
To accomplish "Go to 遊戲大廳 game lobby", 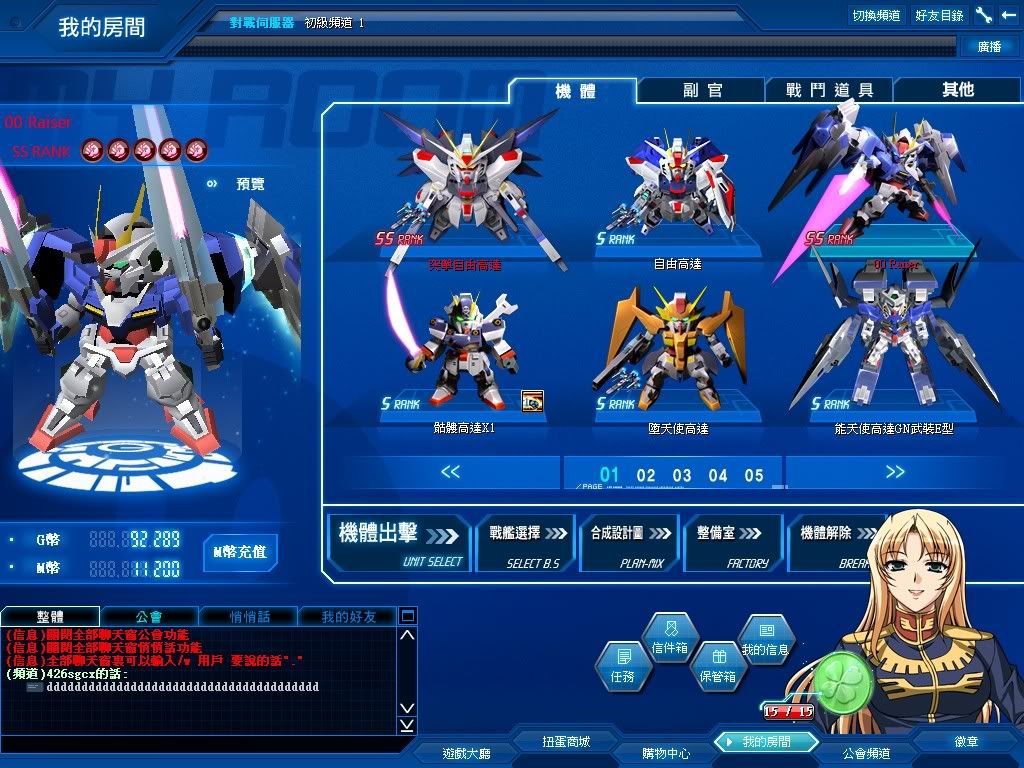I will coord(467,753).
